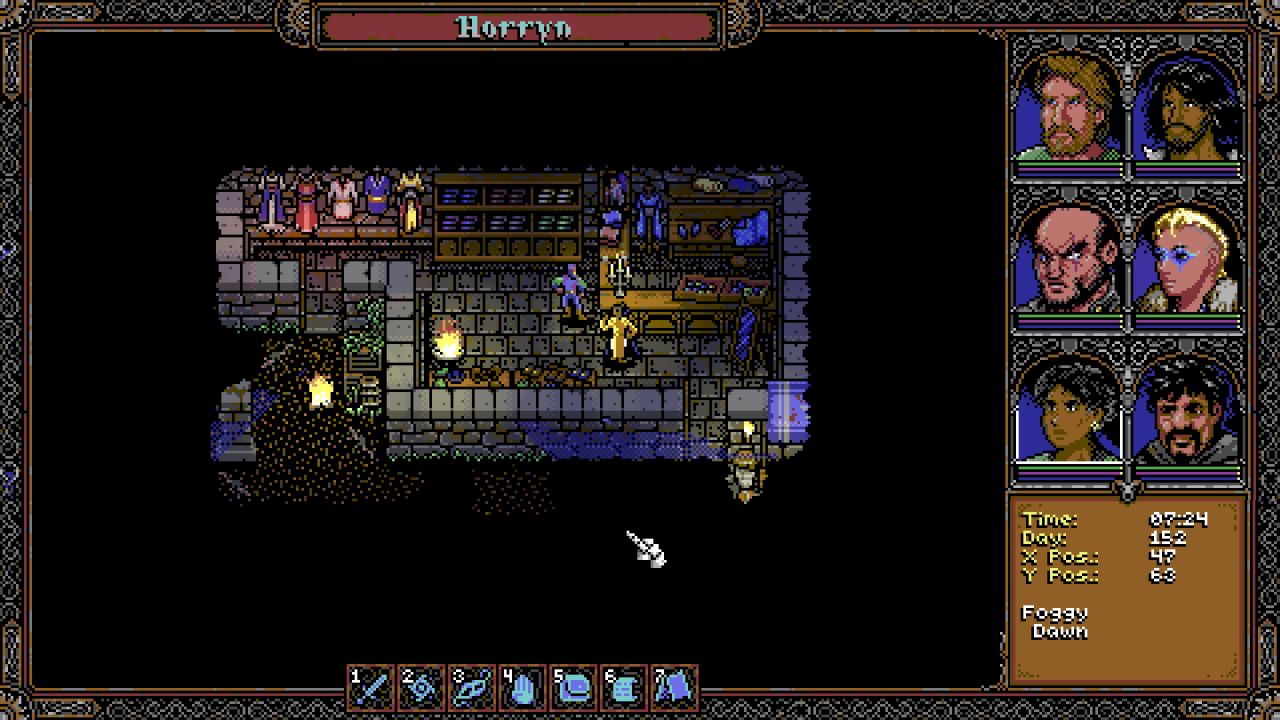Image resolution: width=1280 pixels, height=720 pixels.
Task: Choose the bald scarred man's portrait
Action: click(1068, 258)
